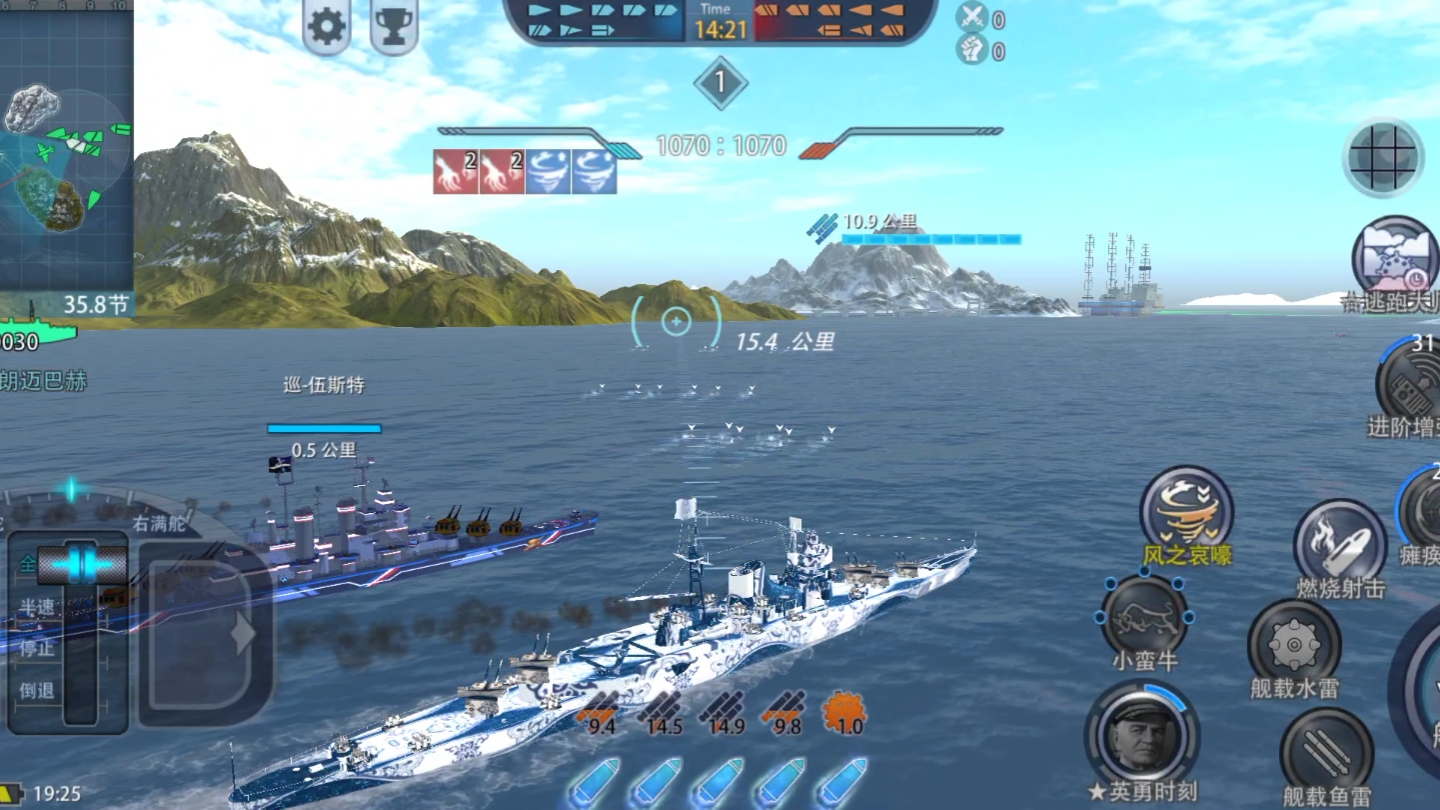Activate the 小蛮牛 bull skill
Screen dimensions: 1440x810
[x=1145, y=617]
